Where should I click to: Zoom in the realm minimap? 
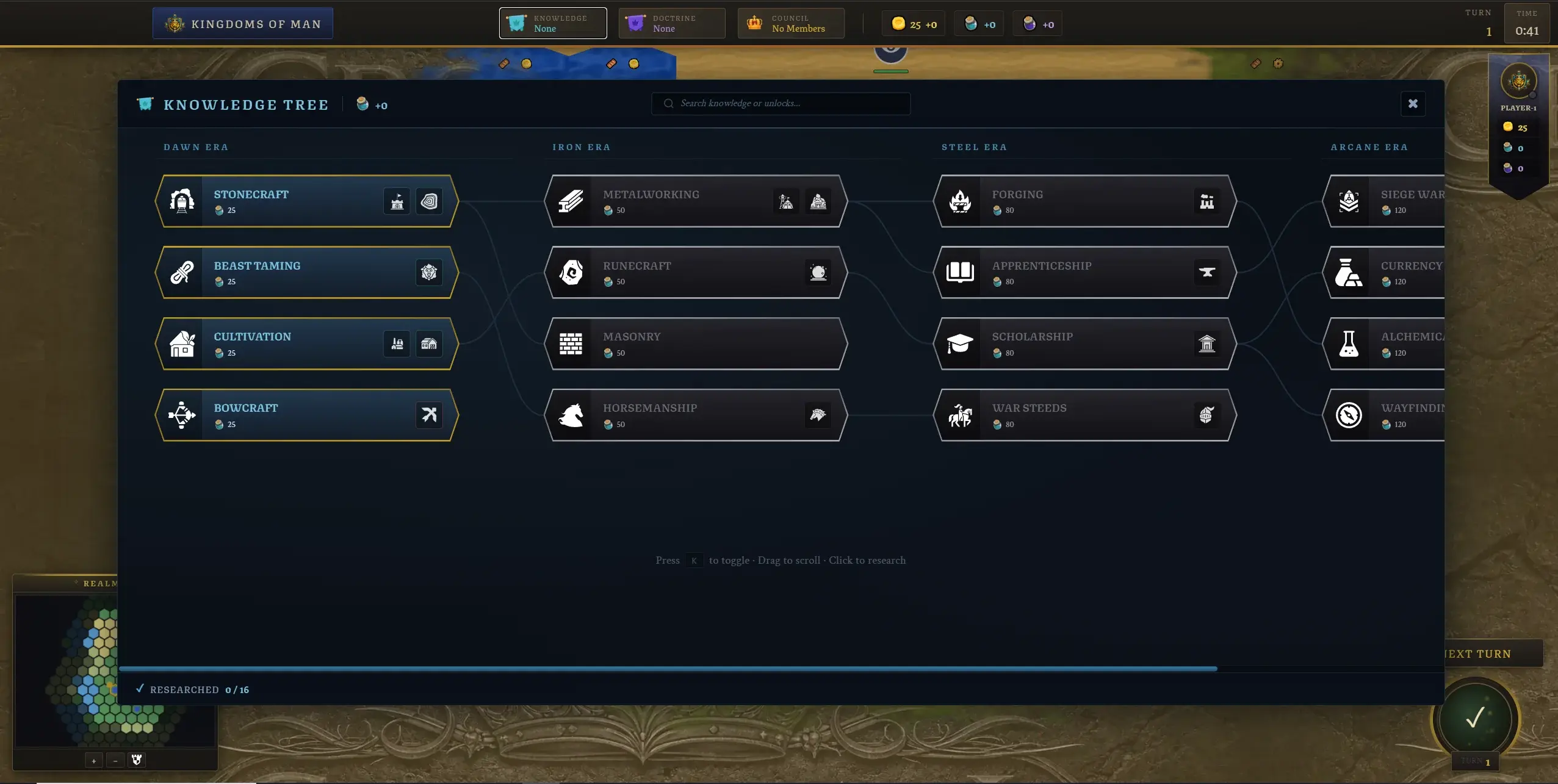(x=94, y=760)
